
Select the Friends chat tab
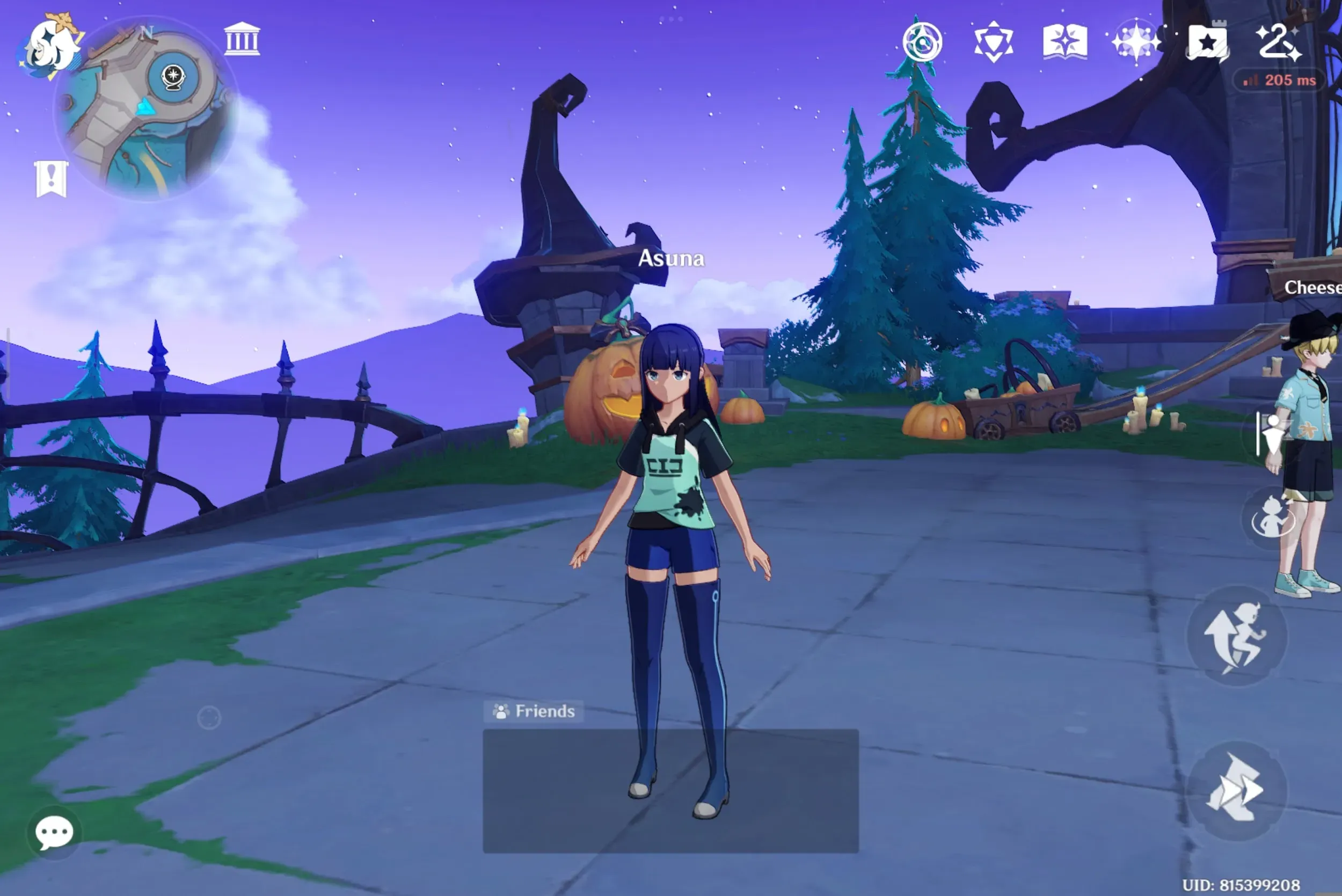pos(534,711)
